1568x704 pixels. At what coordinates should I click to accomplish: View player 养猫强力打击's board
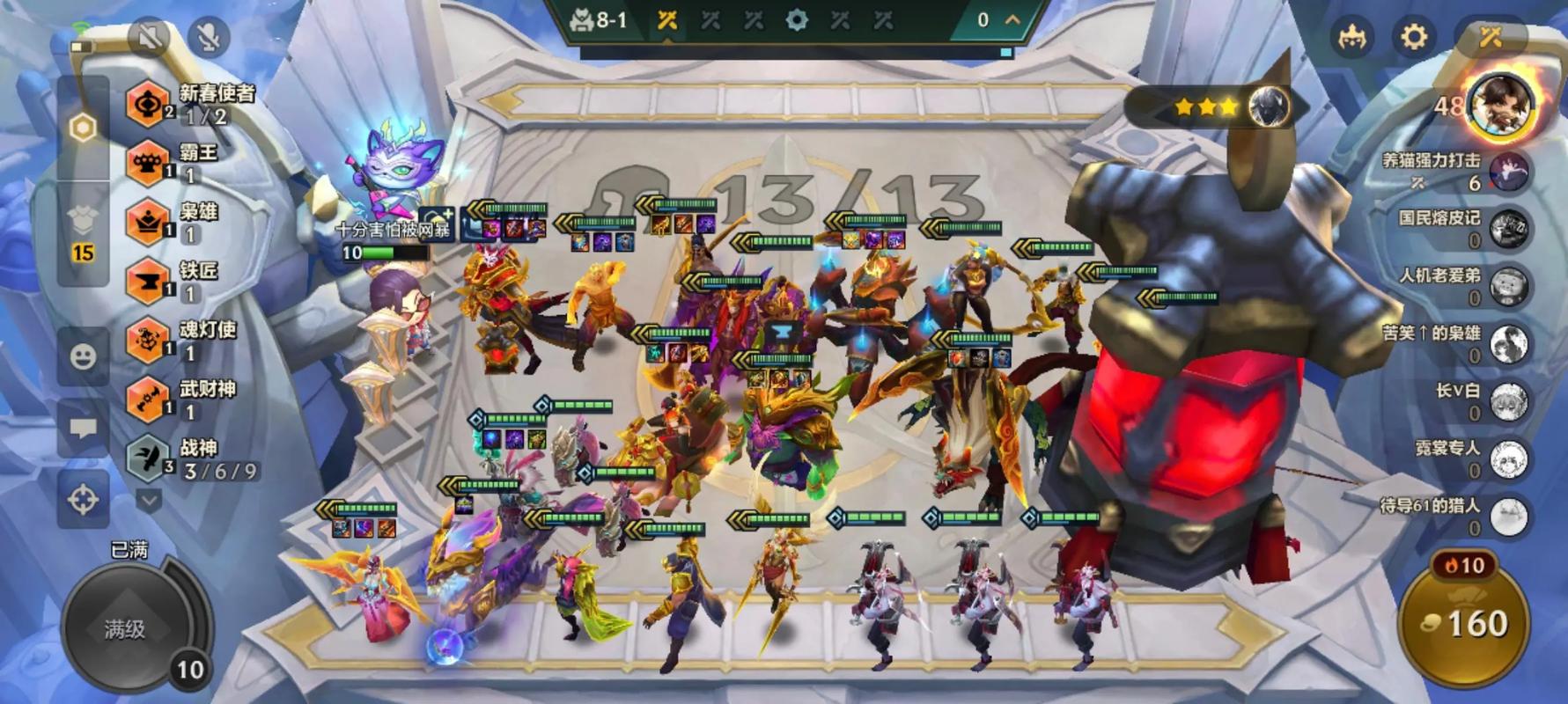coord(1510,172)
